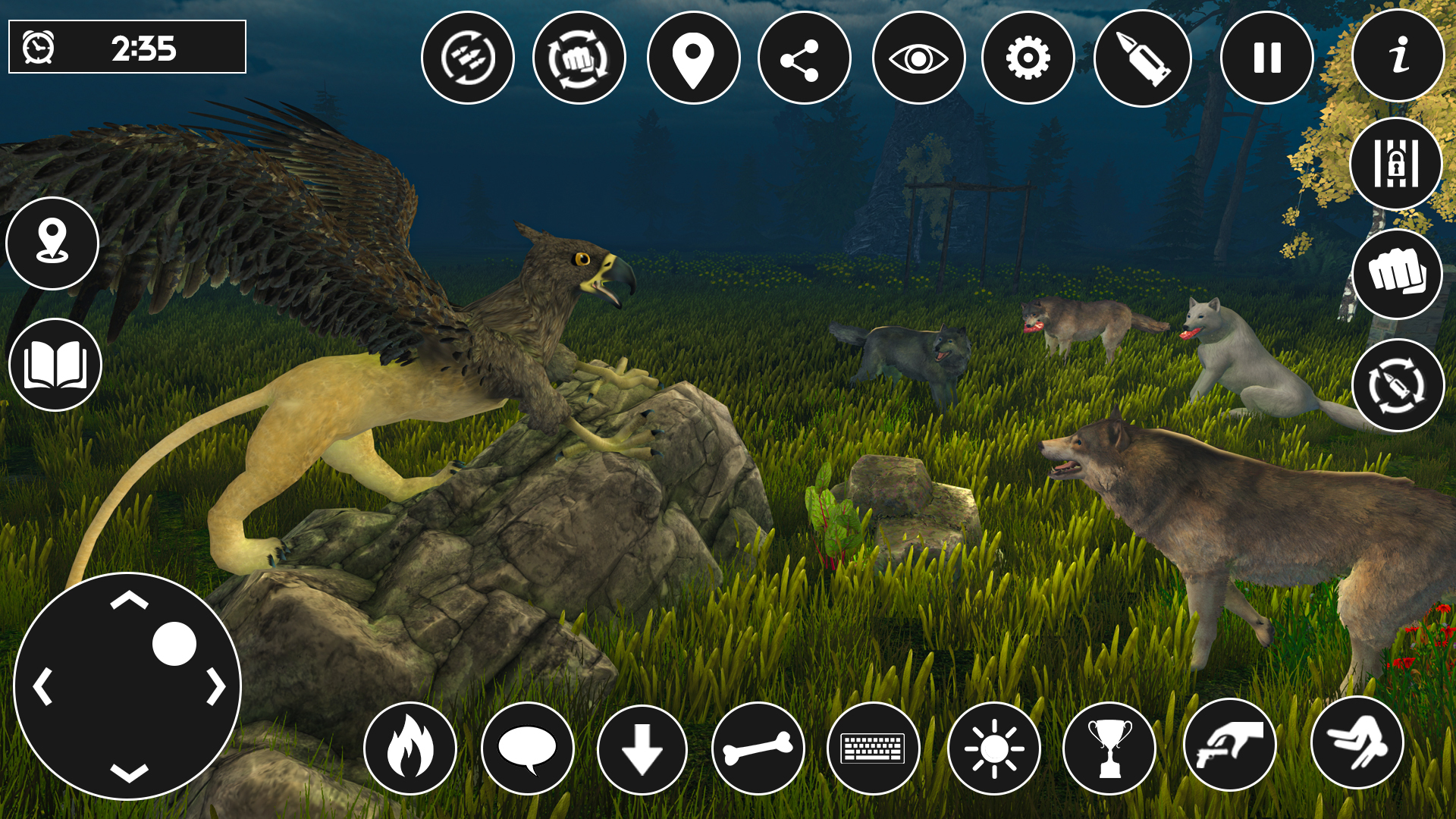Select the ammo bullet icon
Image resolution: width=1456 pixels, height=819 pixels.
tap(1144, 57)
